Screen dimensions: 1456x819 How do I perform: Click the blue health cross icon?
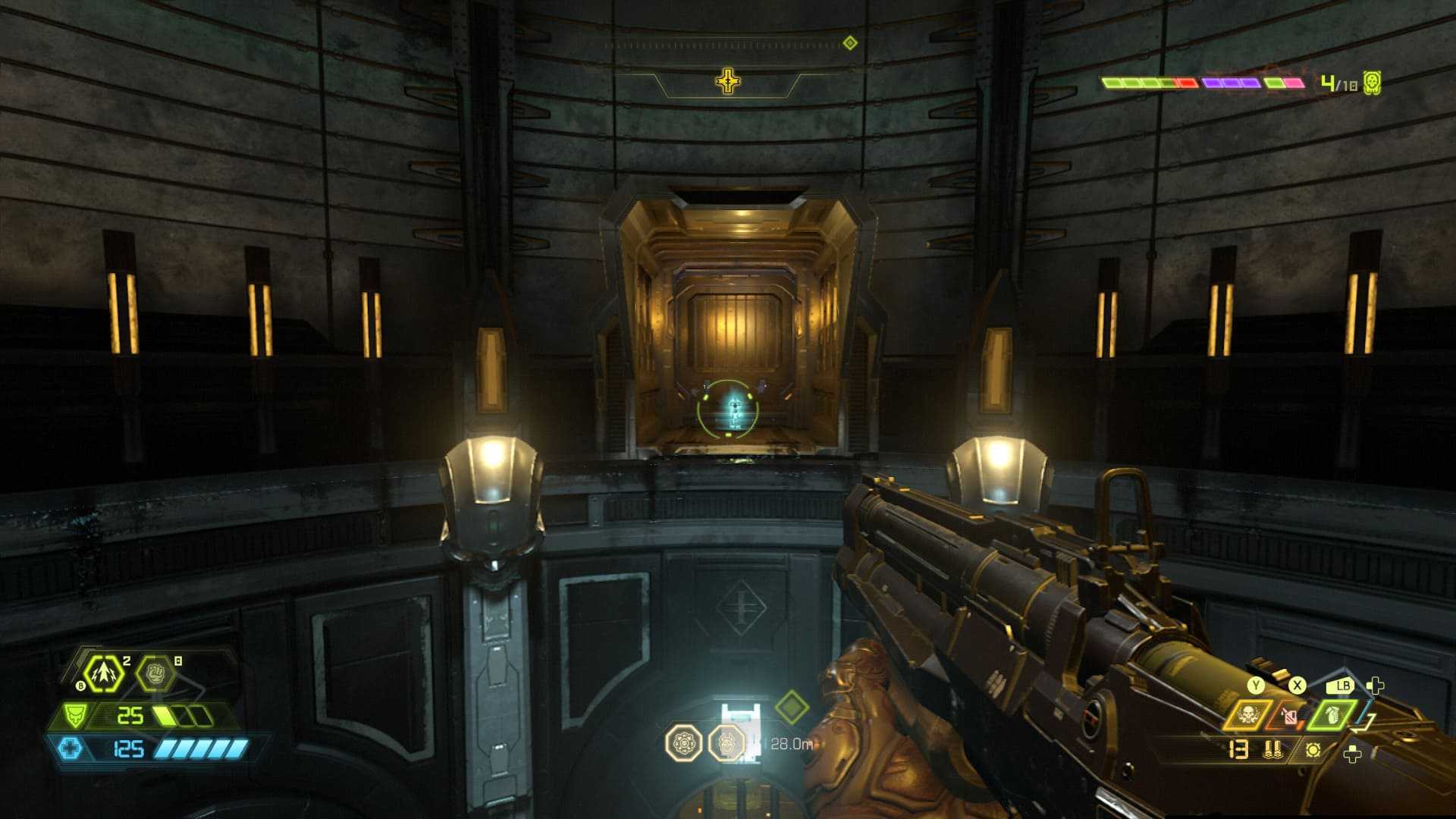[70, 748]
